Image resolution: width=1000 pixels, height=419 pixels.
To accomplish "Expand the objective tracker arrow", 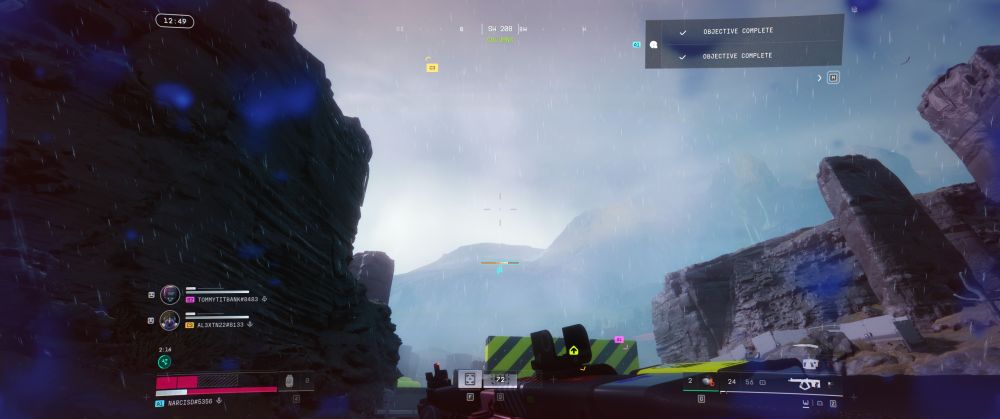I will pyautogui.click(x=820, y=77).
